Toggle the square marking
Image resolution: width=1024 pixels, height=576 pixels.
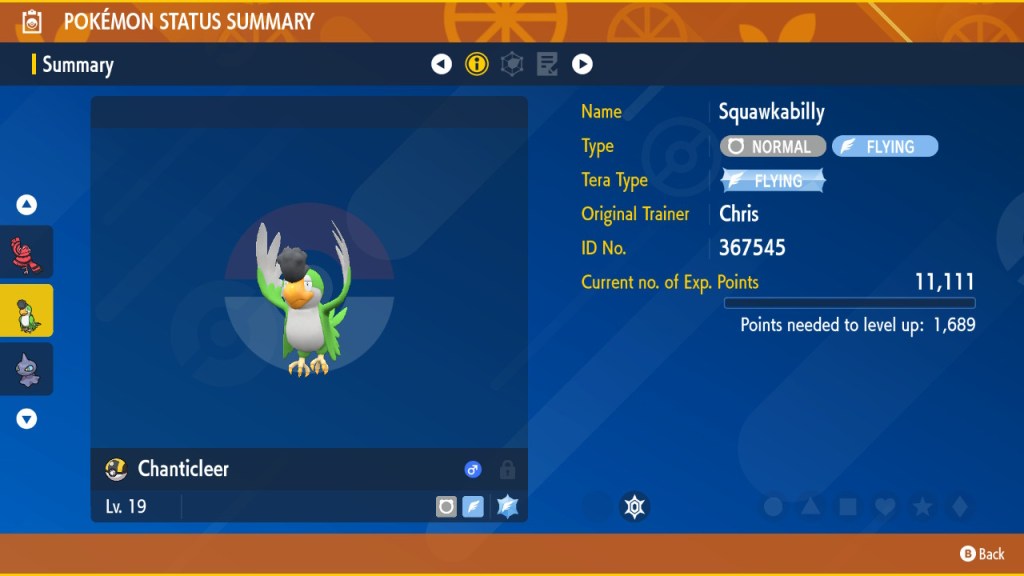(x=848, y=507)
